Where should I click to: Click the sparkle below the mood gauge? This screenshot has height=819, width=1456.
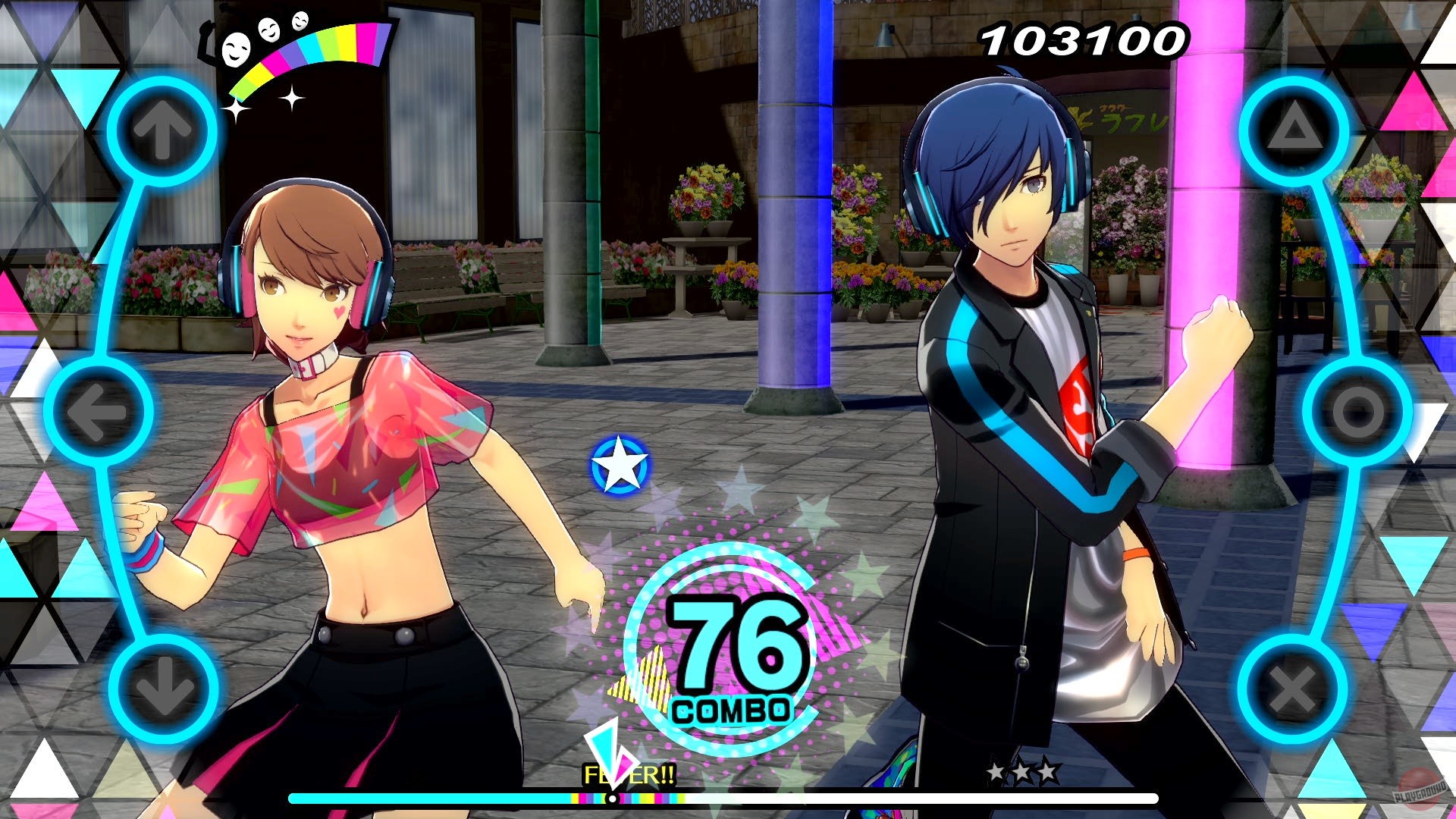291,99
